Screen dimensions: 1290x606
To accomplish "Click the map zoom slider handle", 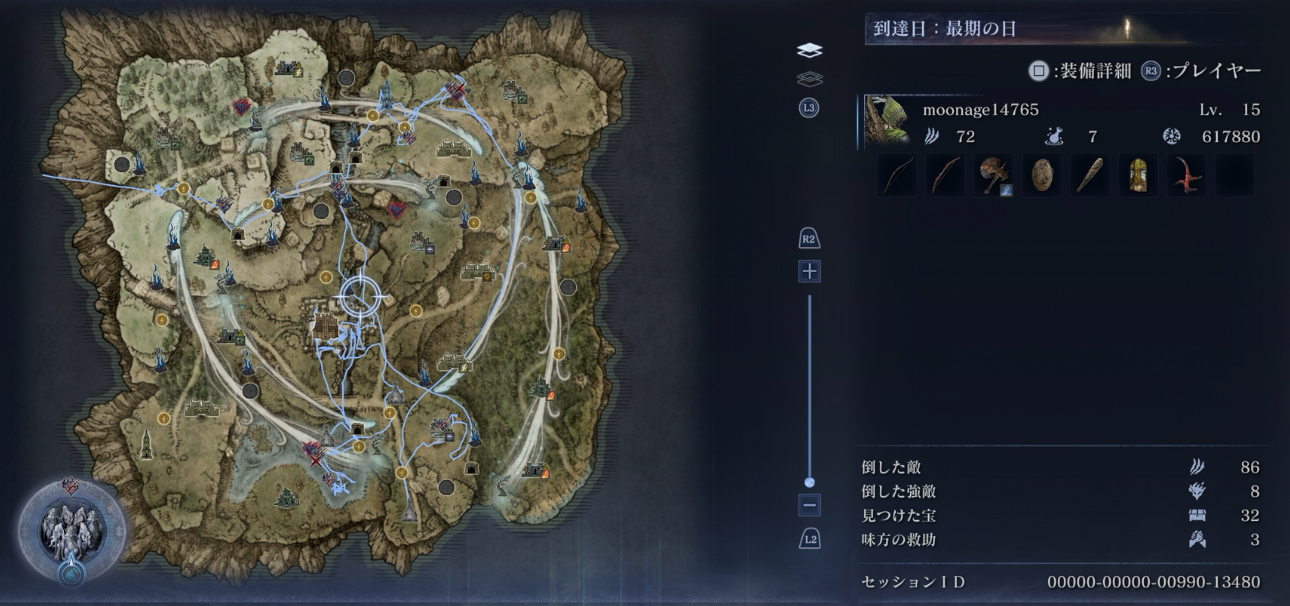I will coord(809,482).
